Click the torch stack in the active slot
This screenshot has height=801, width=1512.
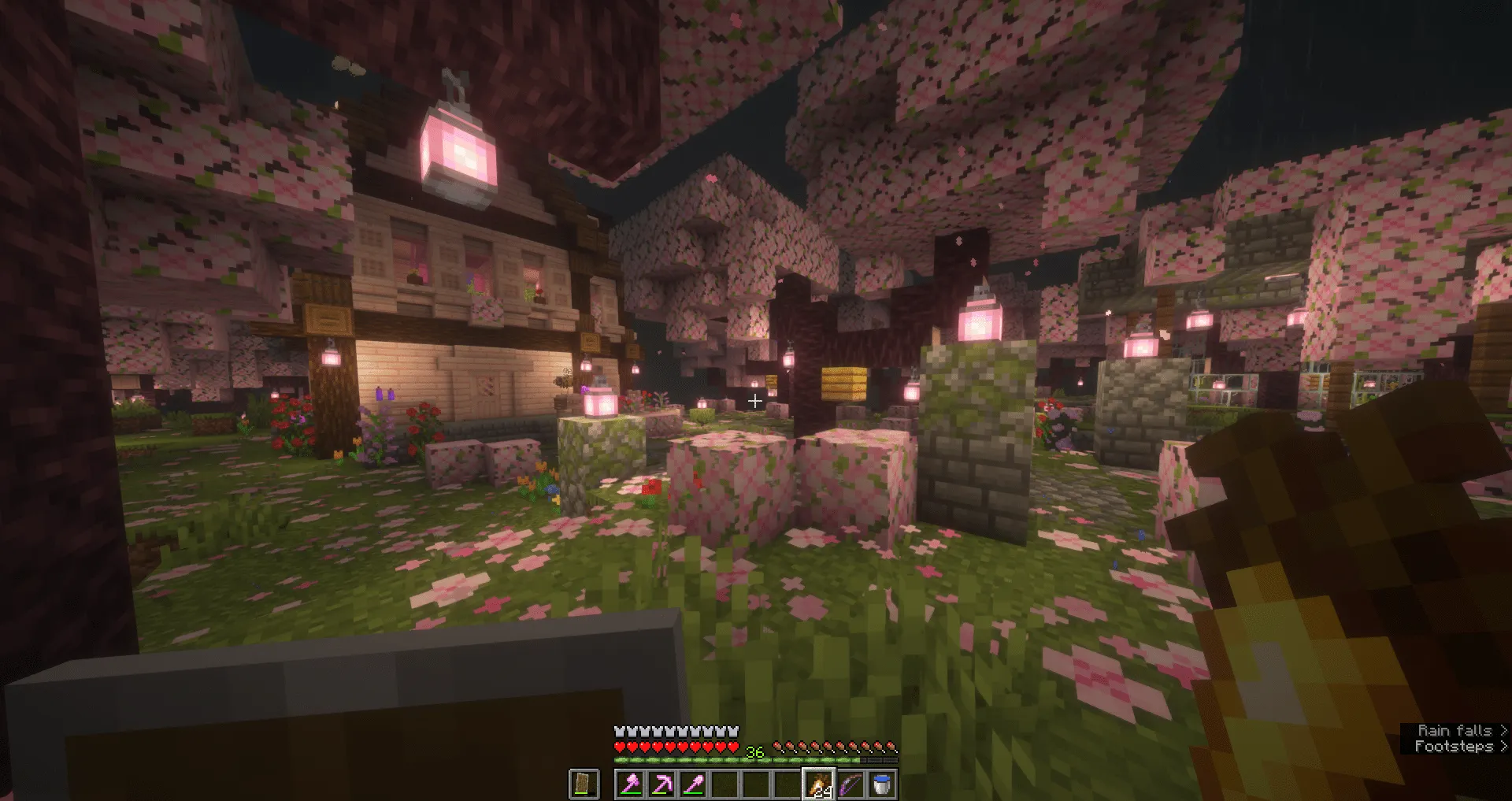pyautogui.click(x=819, y=785)
